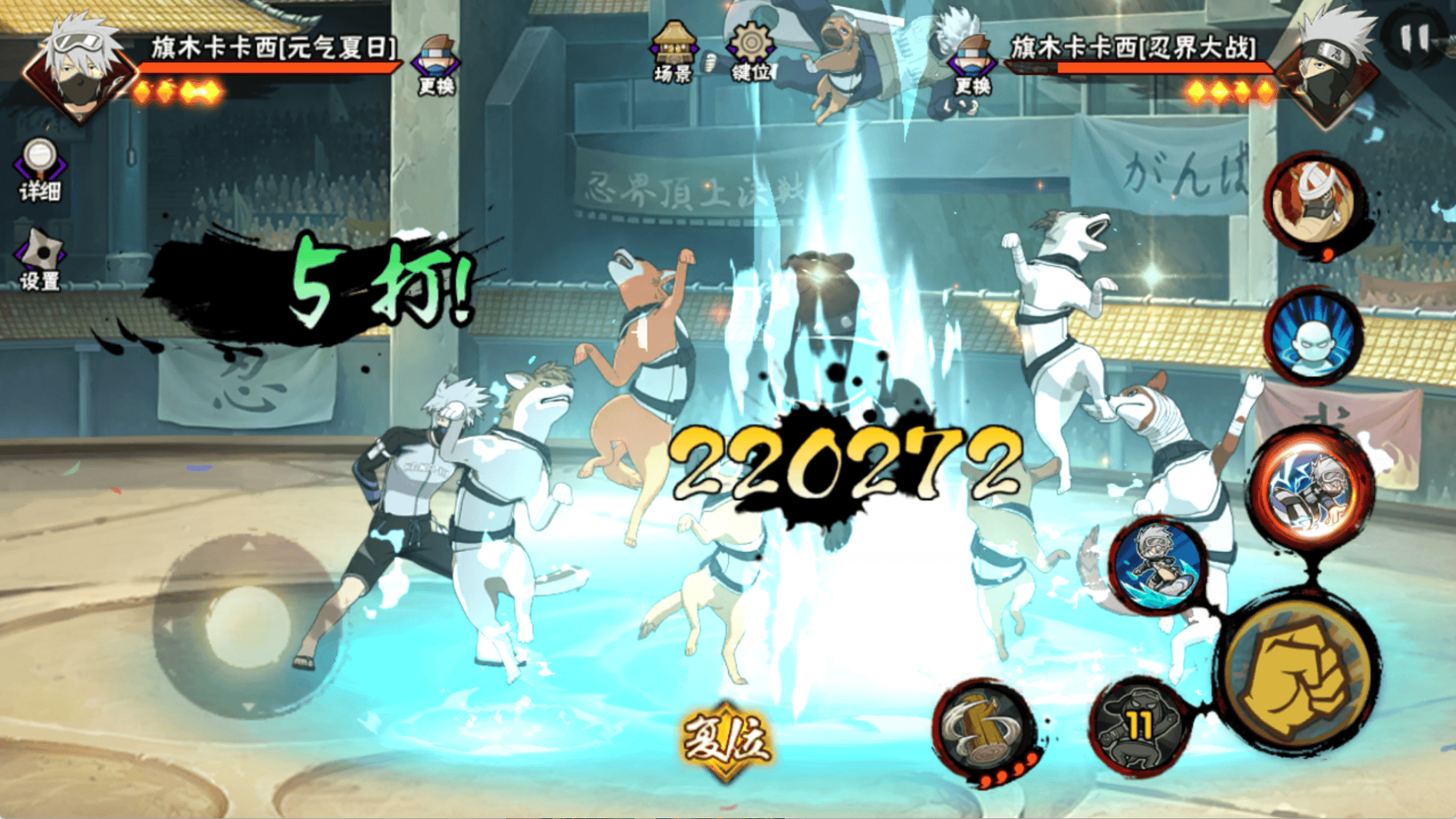Tap 更换 beside the left player's name
This screenshot has height=819, width=1456.
coord(436,65)
